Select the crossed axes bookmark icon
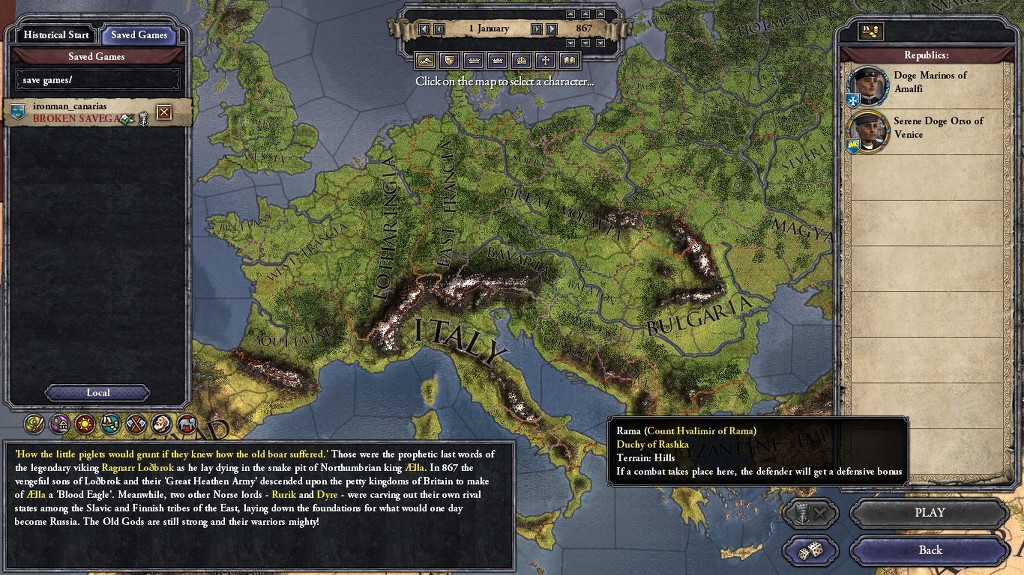Image resolution: width=1024 pixels, height=575 pixels. (136, 424)
